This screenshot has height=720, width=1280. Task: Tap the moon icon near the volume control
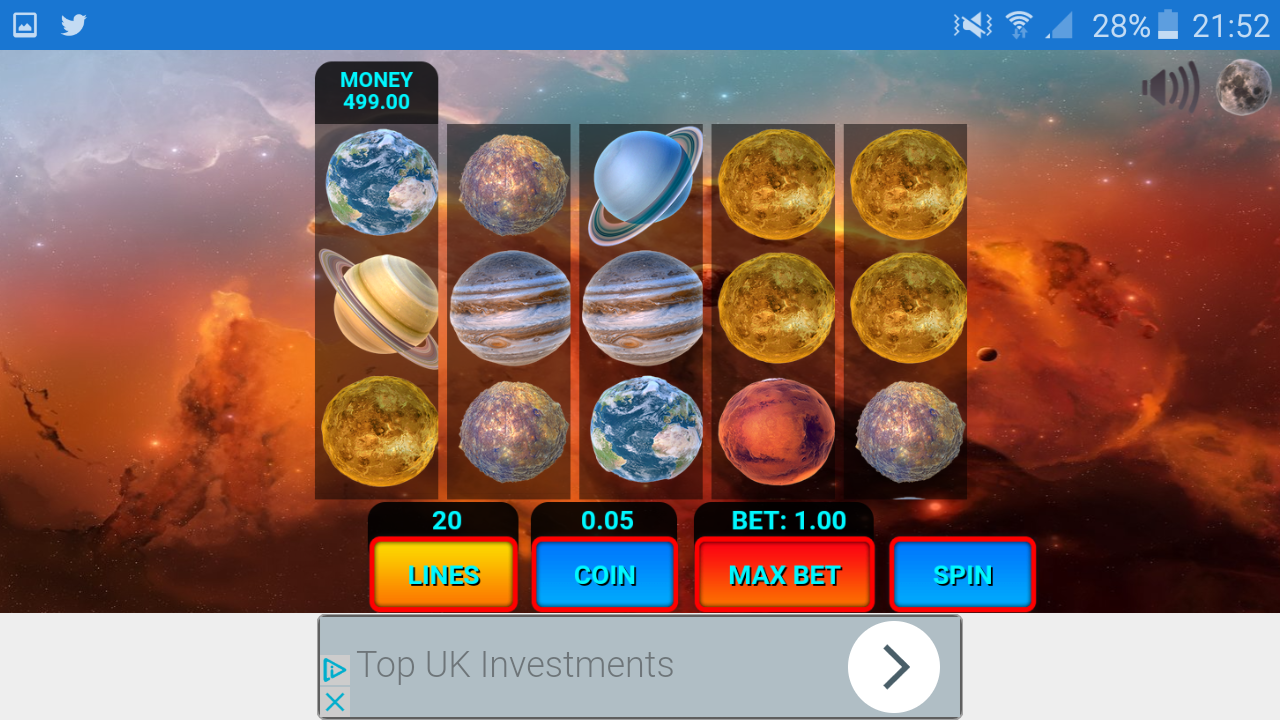coord(1243,87)
